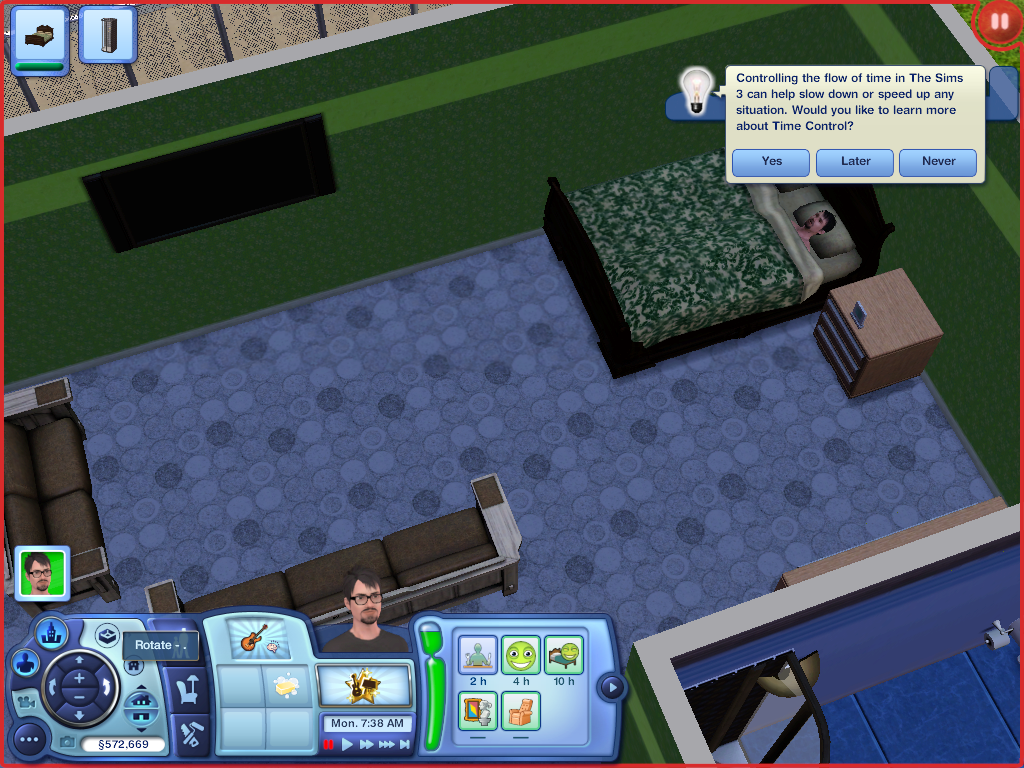The height and width of the screenshot is (768, 1024).
Task: Click the active Sim portrait thumbnail
Action: point(42,573)
